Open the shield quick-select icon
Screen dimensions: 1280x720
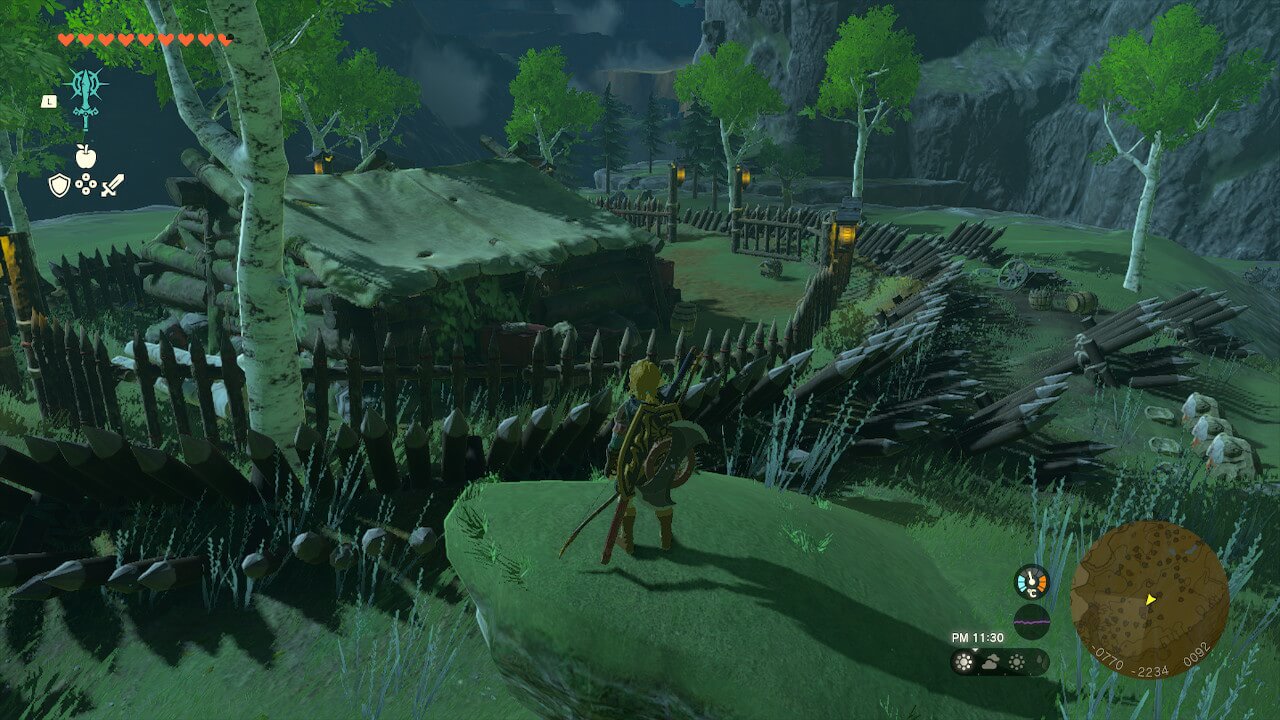click(59, 184)
